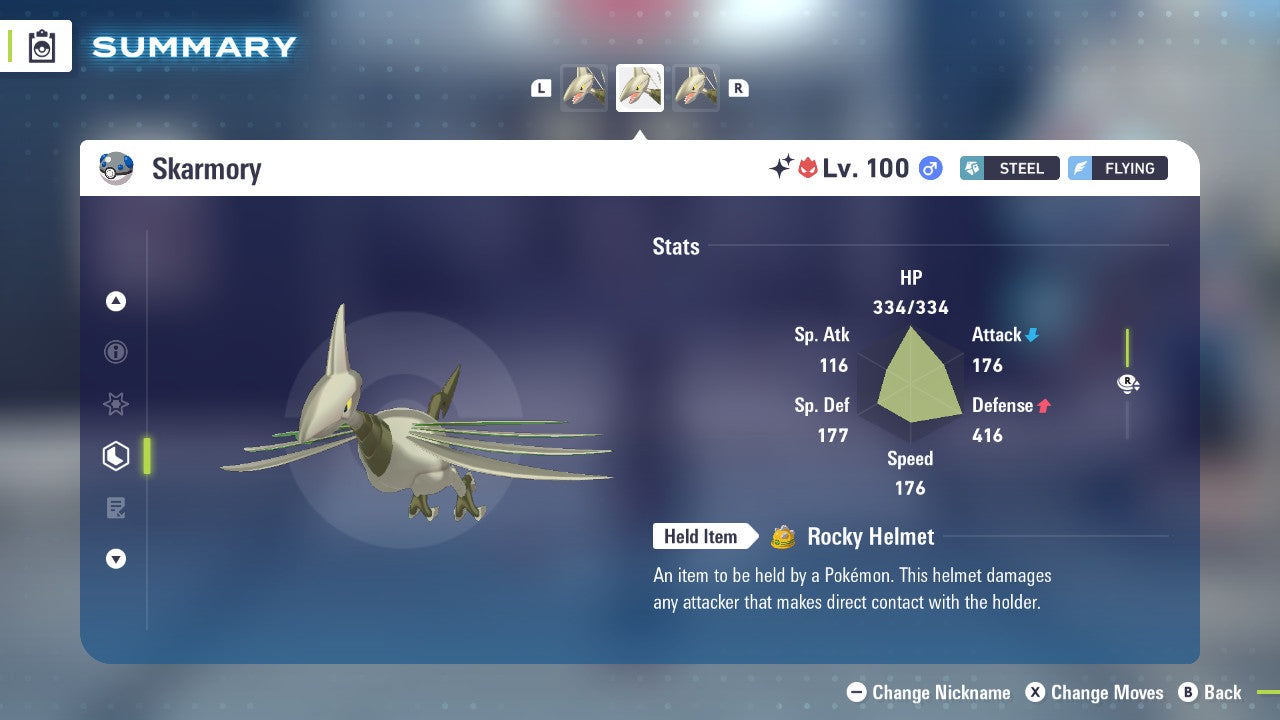The width and height of the screenshot is (1280, 720).
Task: Click the hexagon stats icon in the sidebar
Action: coord(116,456)
